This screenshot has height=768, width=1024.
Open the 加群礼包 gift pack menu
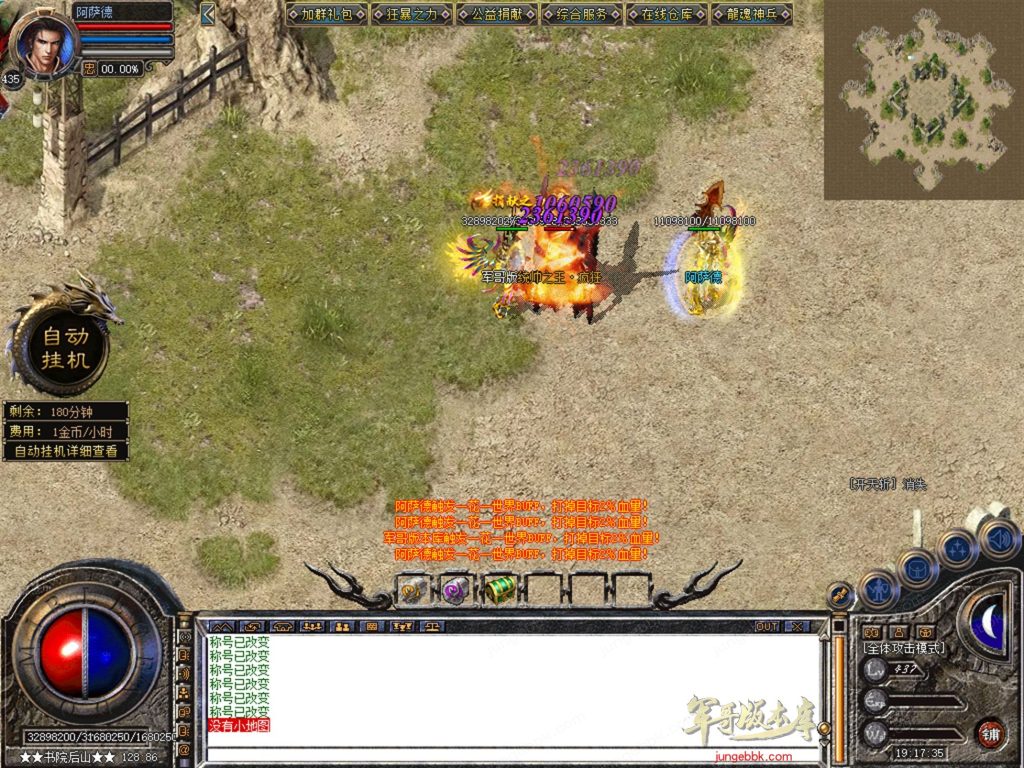[326, 14]
